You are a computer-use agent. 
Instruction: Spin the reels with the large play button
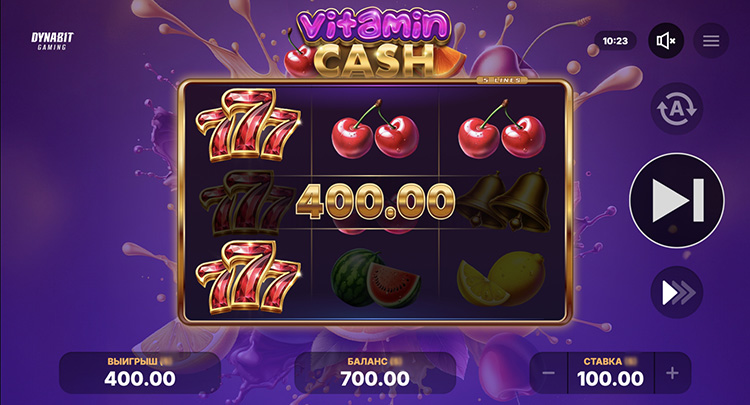[x=677, y=200]
